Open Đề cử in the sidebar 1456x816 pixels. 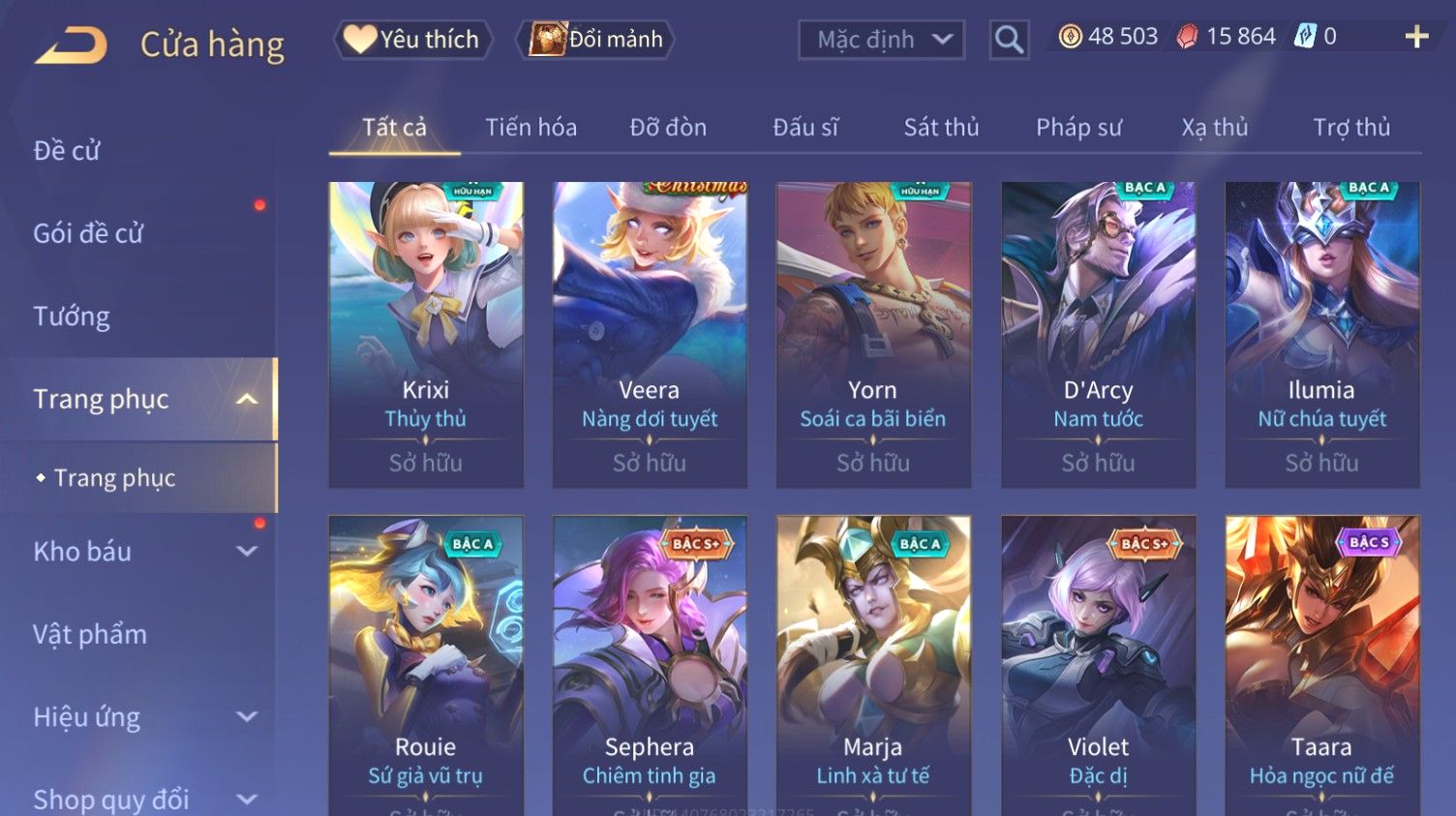(x=67, y=151)
